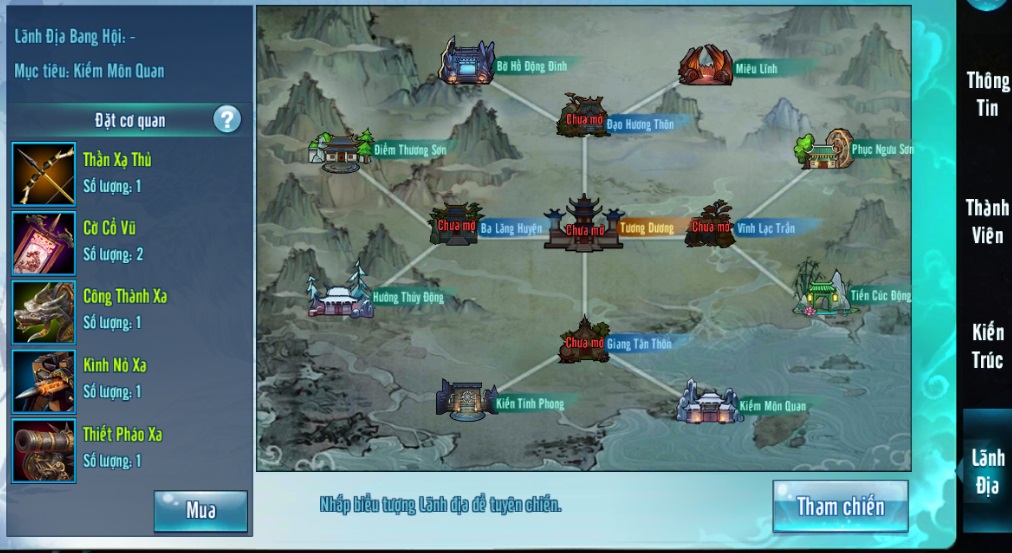Choose the Cờ Cổ Vũ banner item

pyautogui.click(x=44, y=243)
